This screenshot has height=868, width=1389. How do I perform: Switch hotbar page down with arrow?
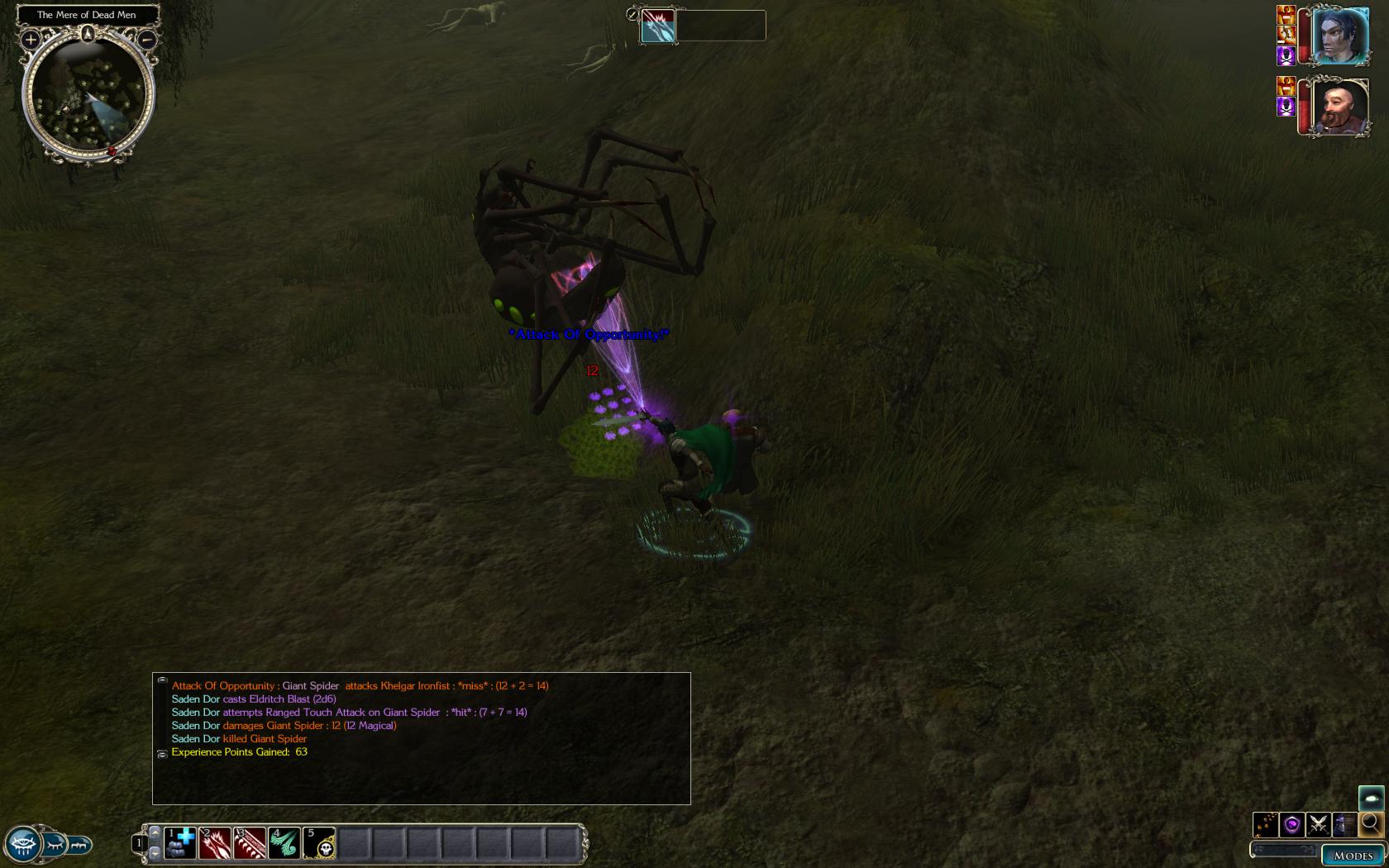pos(155,853)
